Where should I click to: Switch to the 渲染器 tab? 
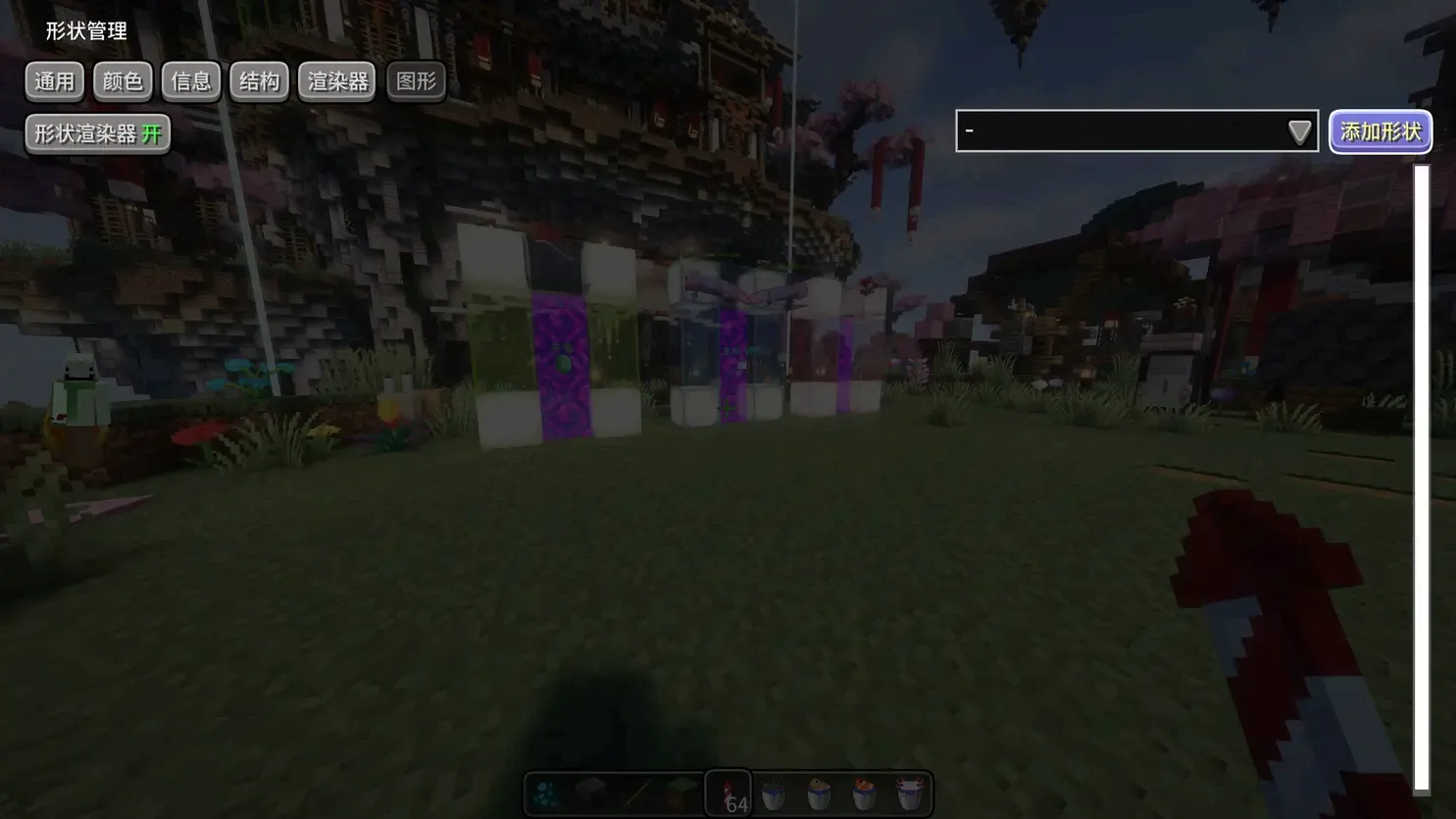[x=336, y=80]
